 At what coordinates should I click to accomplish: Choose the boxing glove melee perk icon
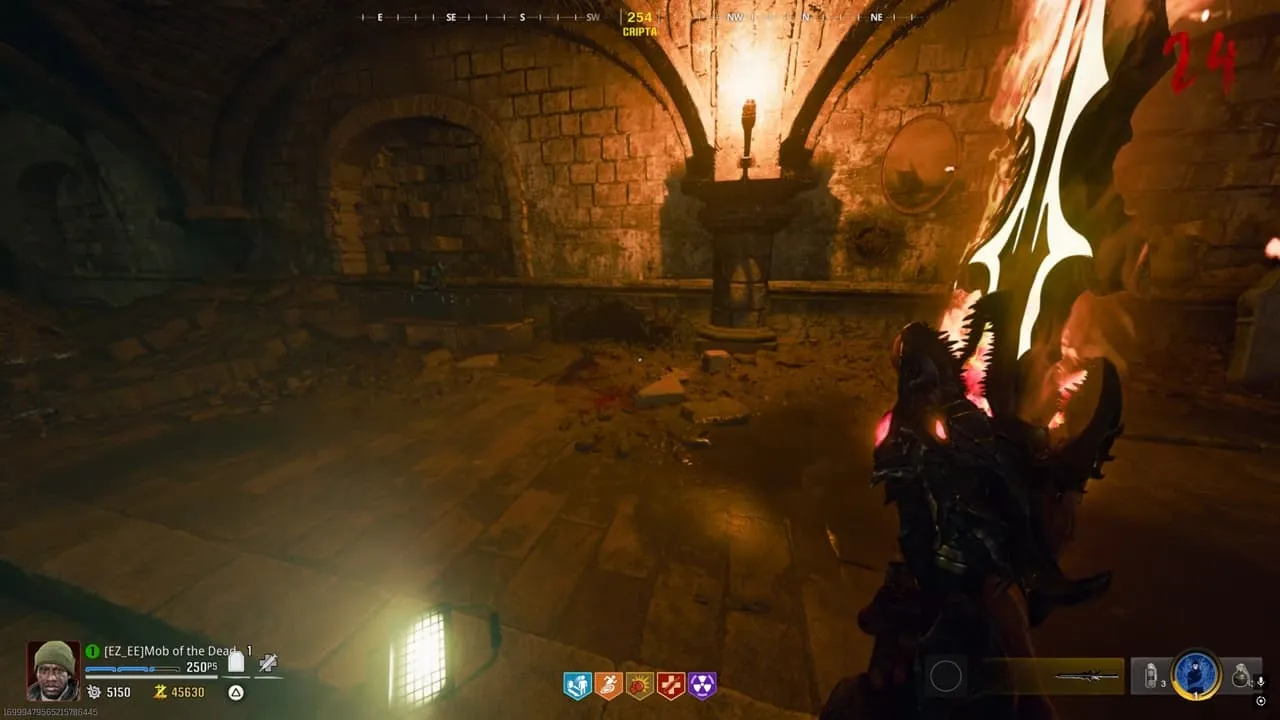[x=639, y=685]
